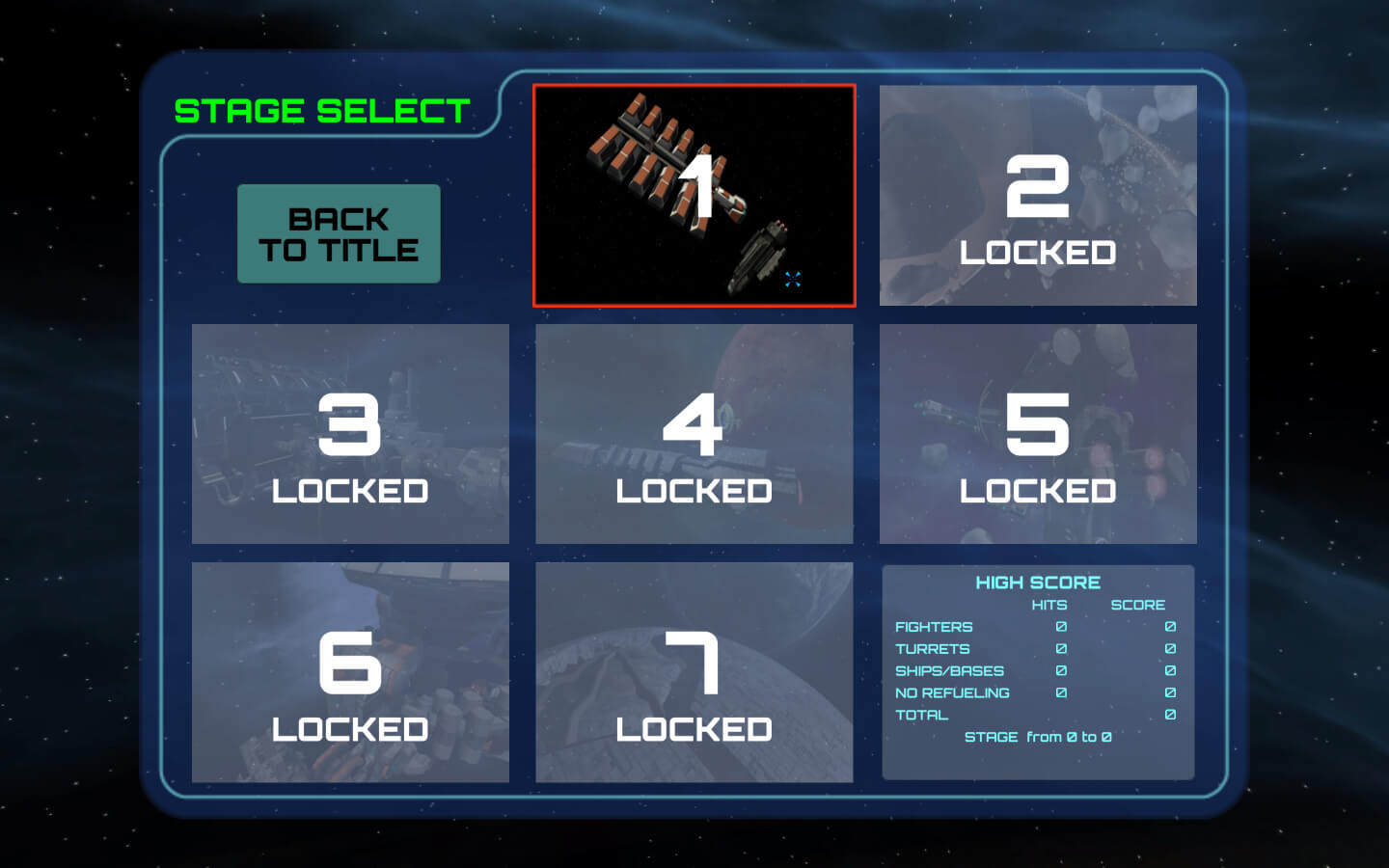This screenshot has width=1389, height=868.
Task: Select stage 1 thumbnail
Action: click(694, 196)
